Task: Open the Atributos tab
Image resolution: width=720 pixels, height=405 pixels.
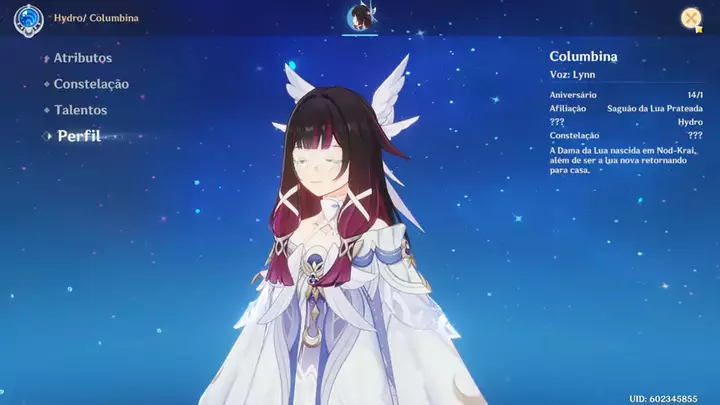Action: pos(82,58)
